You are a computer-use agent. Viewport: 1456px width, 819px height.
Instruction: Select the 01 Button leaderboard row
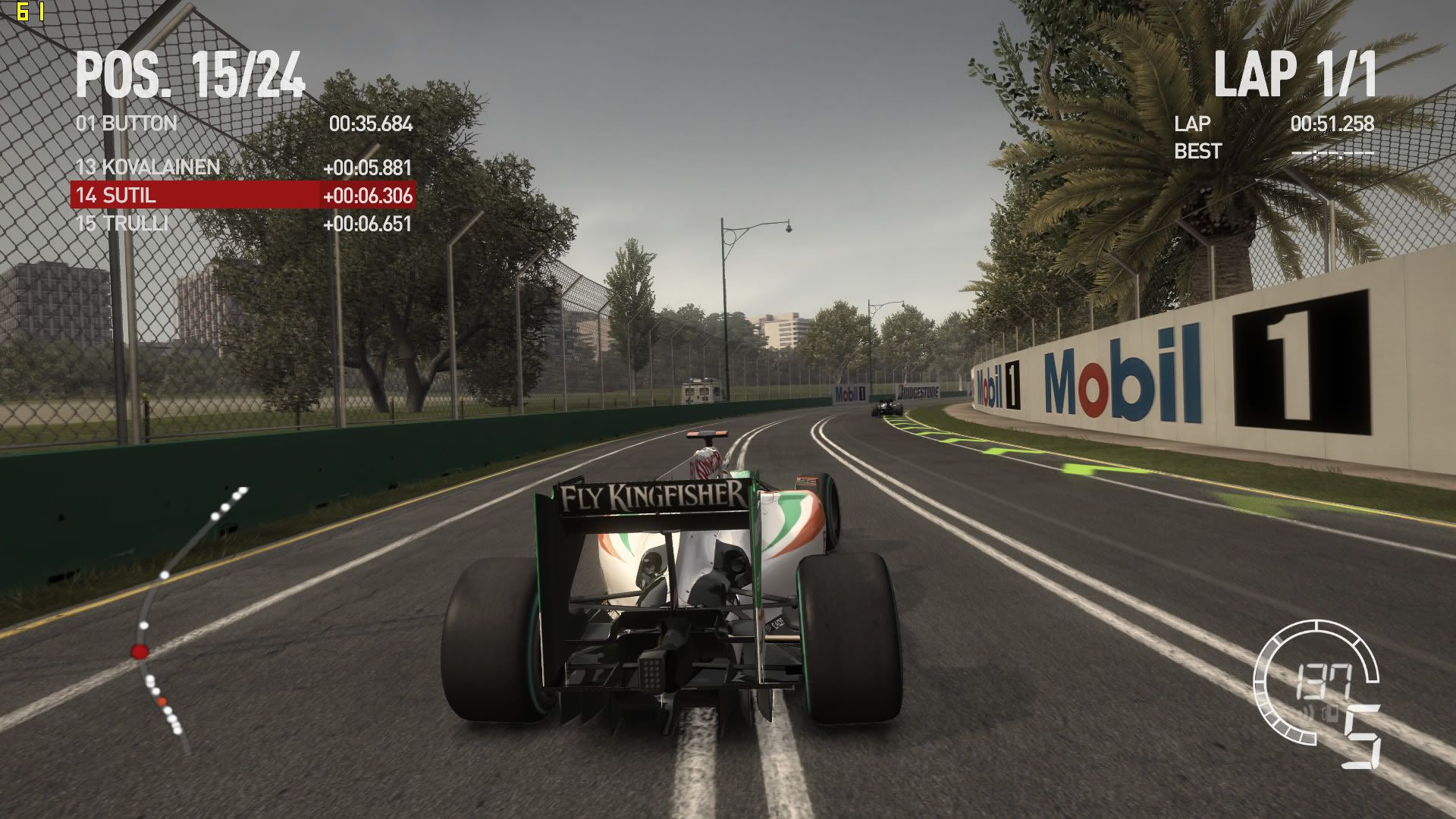[x=243, y=124]
